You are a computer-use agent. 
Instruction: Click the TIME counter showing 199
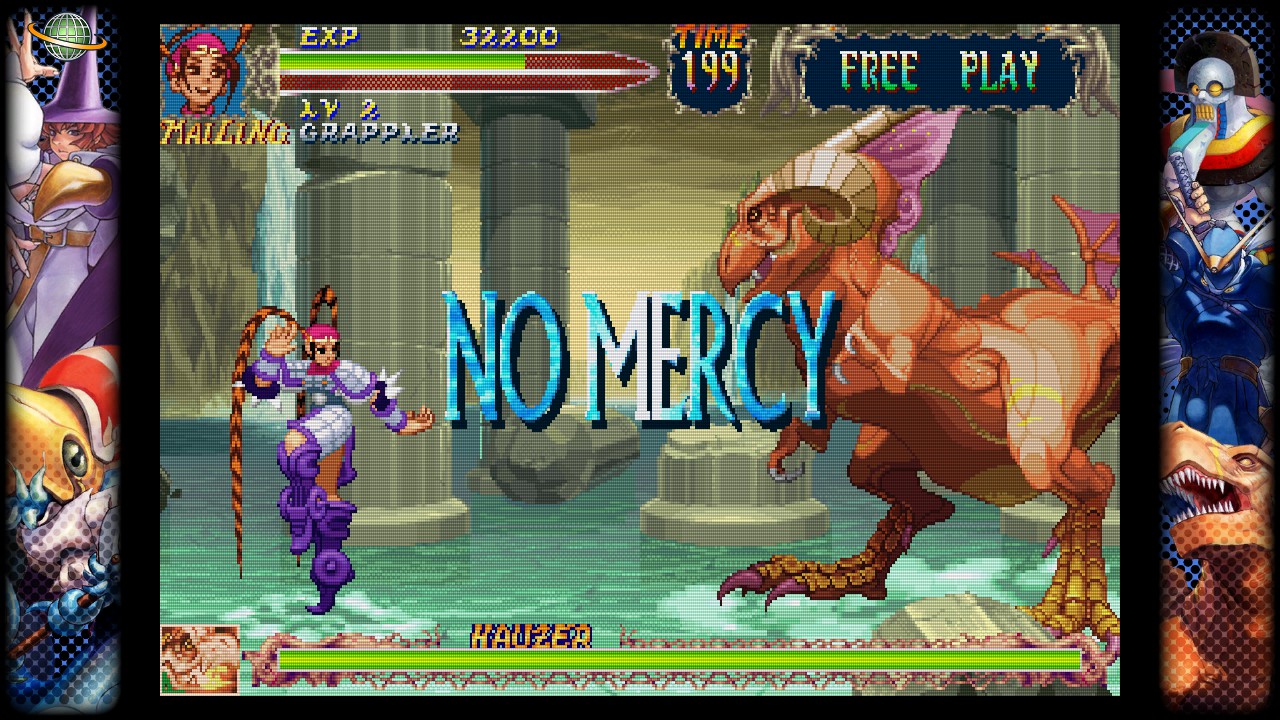712,67
